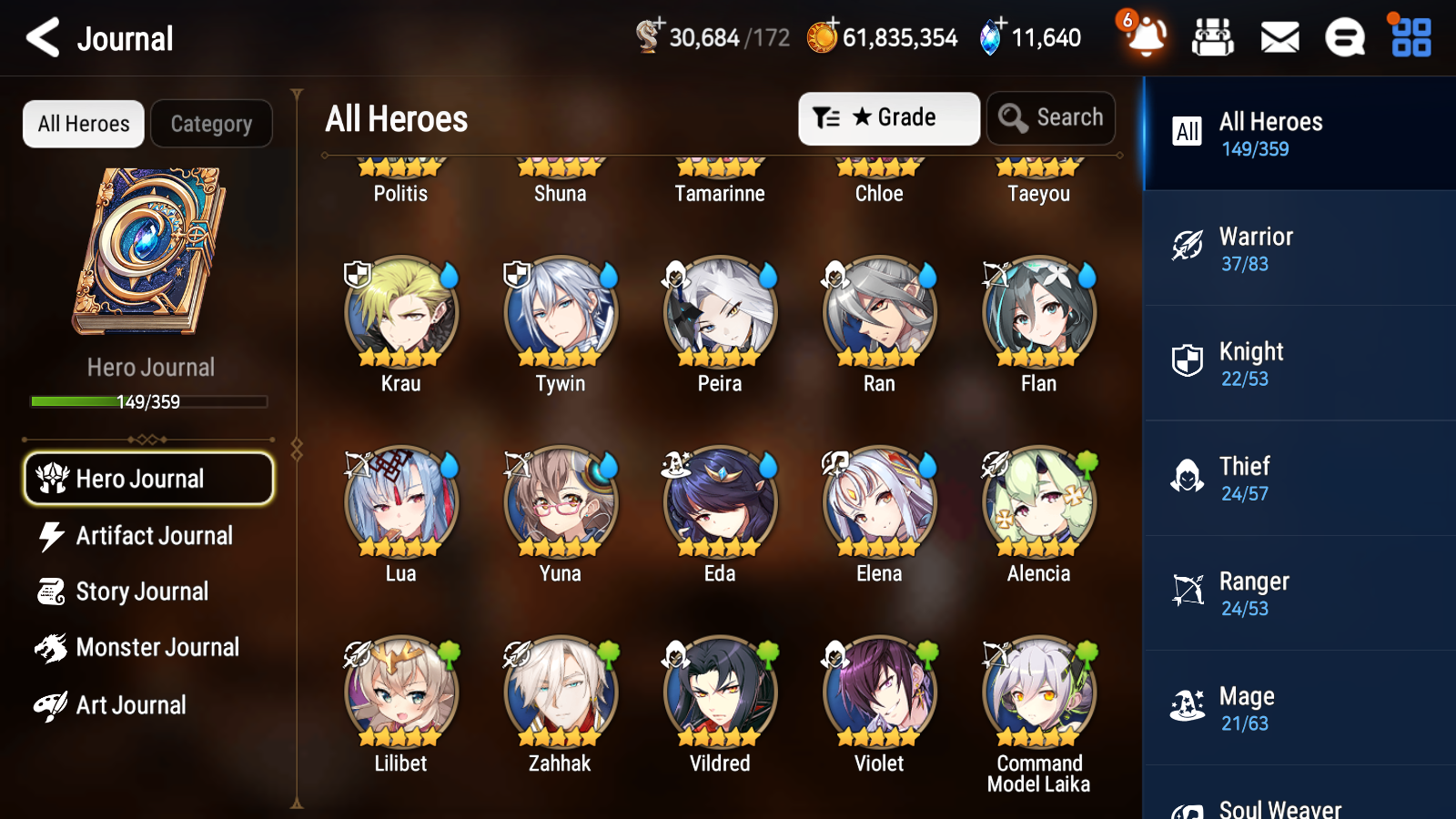Go back using the Journal back arrow
The height and width of the screenshot is (819, 1456).
[x=41, y=37]
